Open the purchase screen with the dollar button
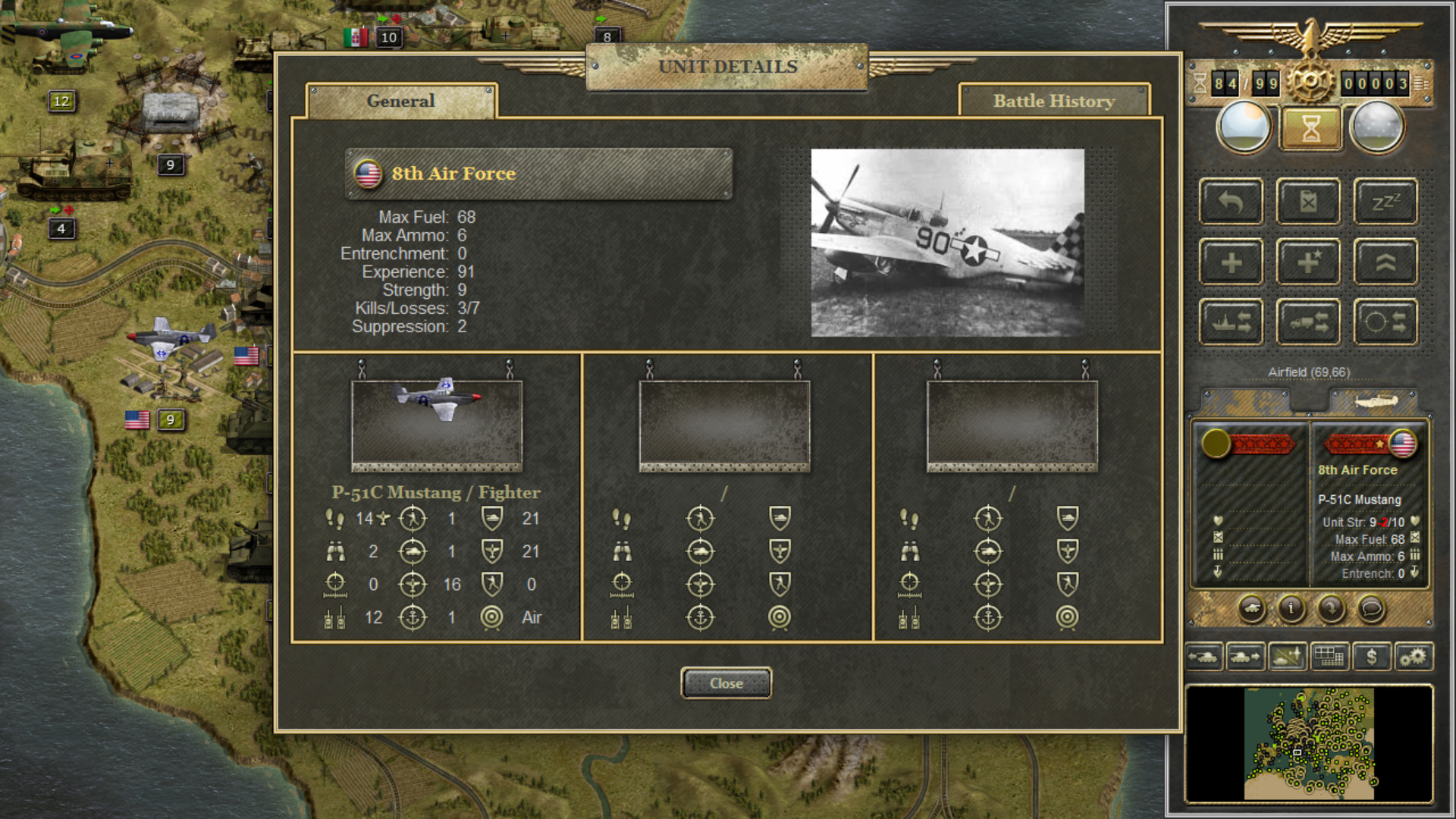This screenshot has width=1456, height=819. coord(1371,657)
